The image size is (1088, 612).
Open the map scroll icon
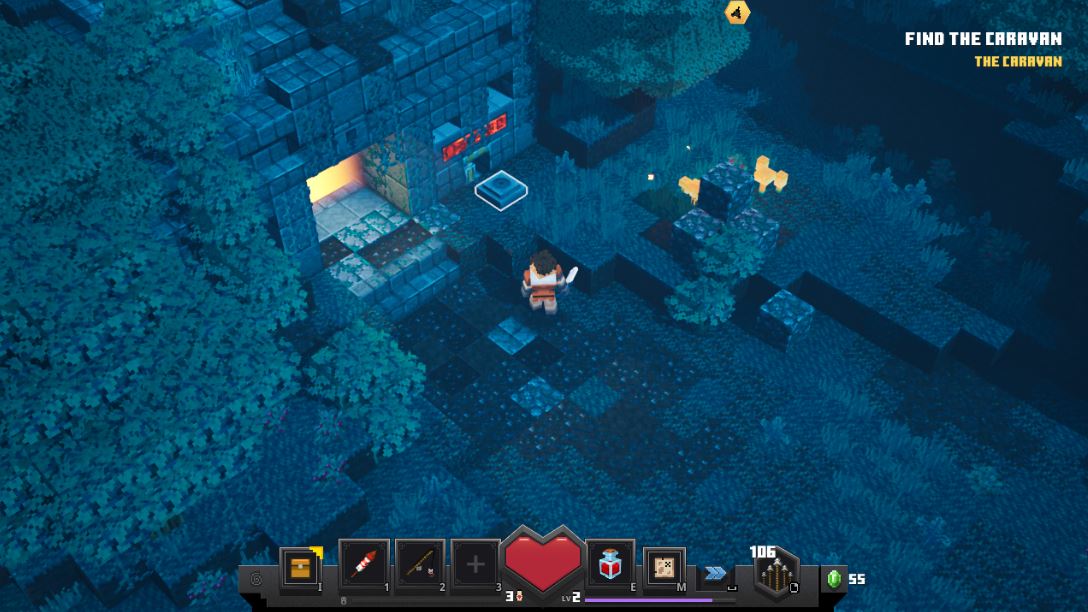(x=664, y=567)
